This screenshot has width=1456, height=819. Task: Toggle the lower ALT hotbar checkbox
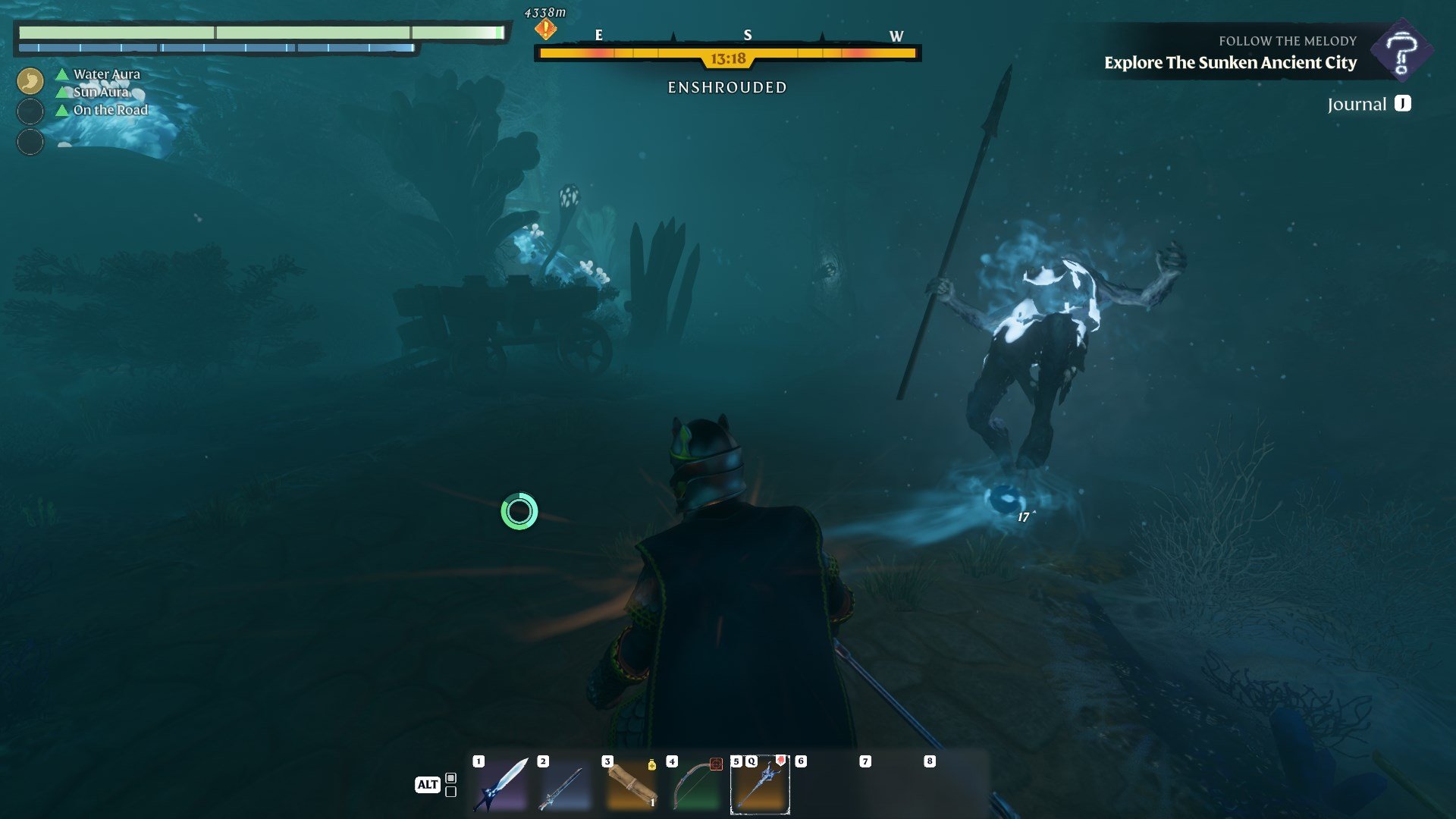tap(450, 794)
